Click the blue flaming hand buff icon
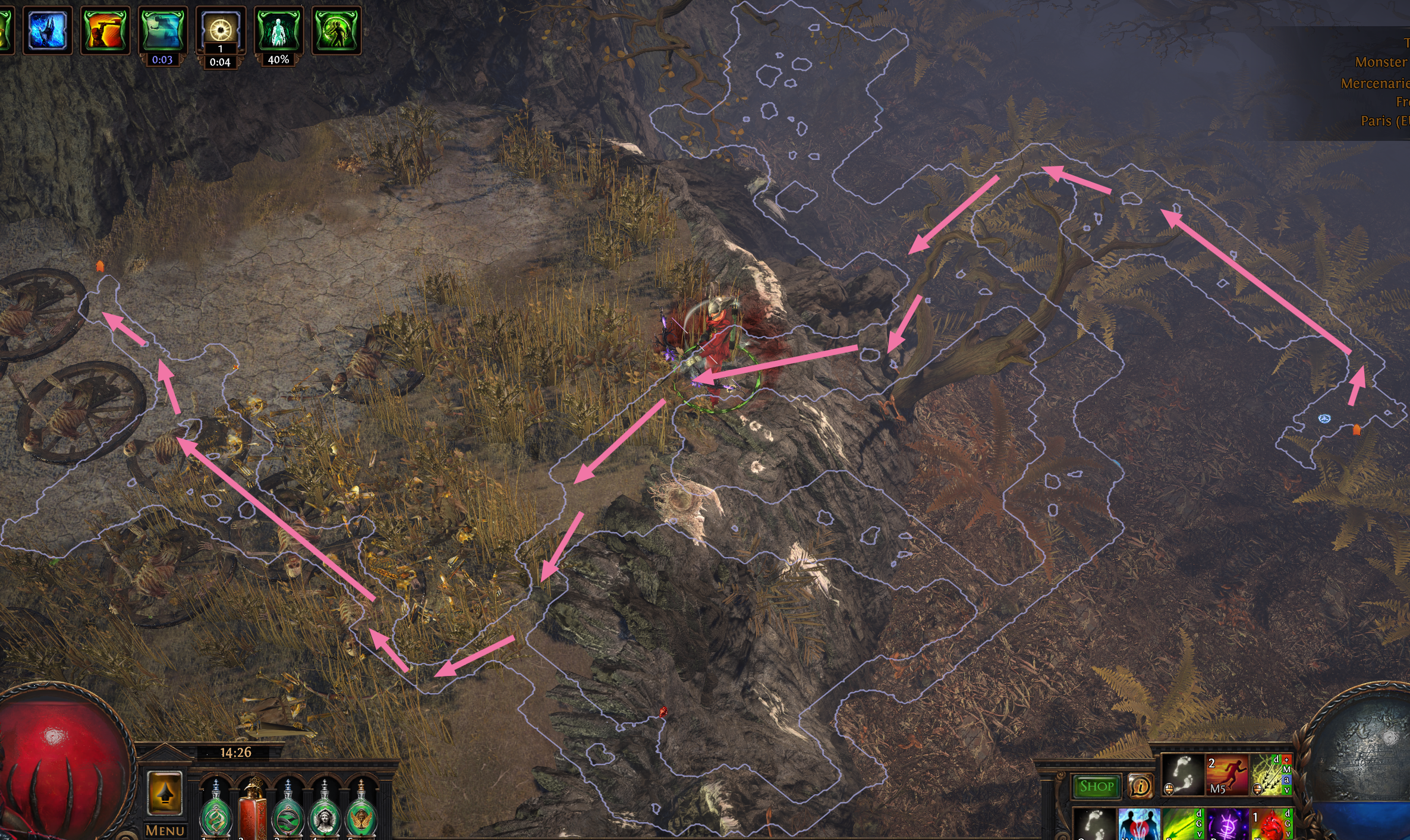 pyautogui.click(x=47, y=30)
